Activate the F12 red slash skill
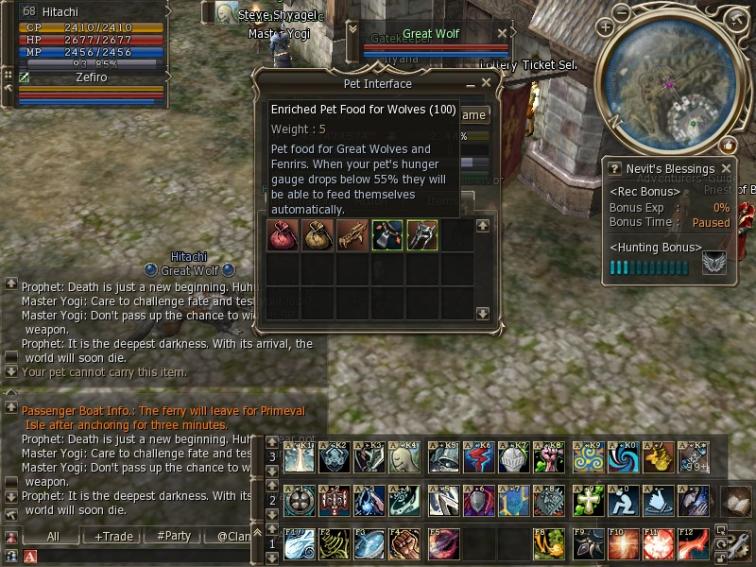The width and height of the screenshot is (756, 567). tap(694, 543)
